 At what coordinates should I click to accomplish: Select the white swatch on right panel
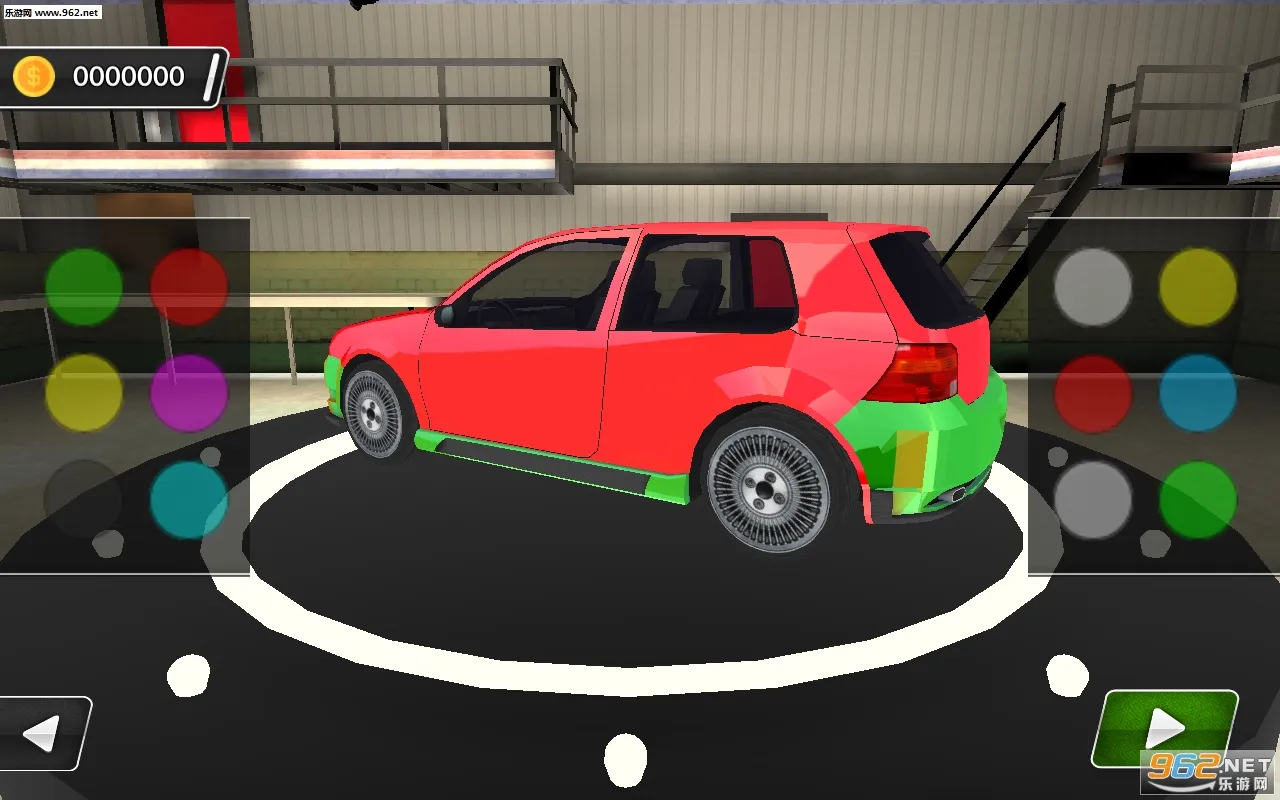[x=1092, y=288]
